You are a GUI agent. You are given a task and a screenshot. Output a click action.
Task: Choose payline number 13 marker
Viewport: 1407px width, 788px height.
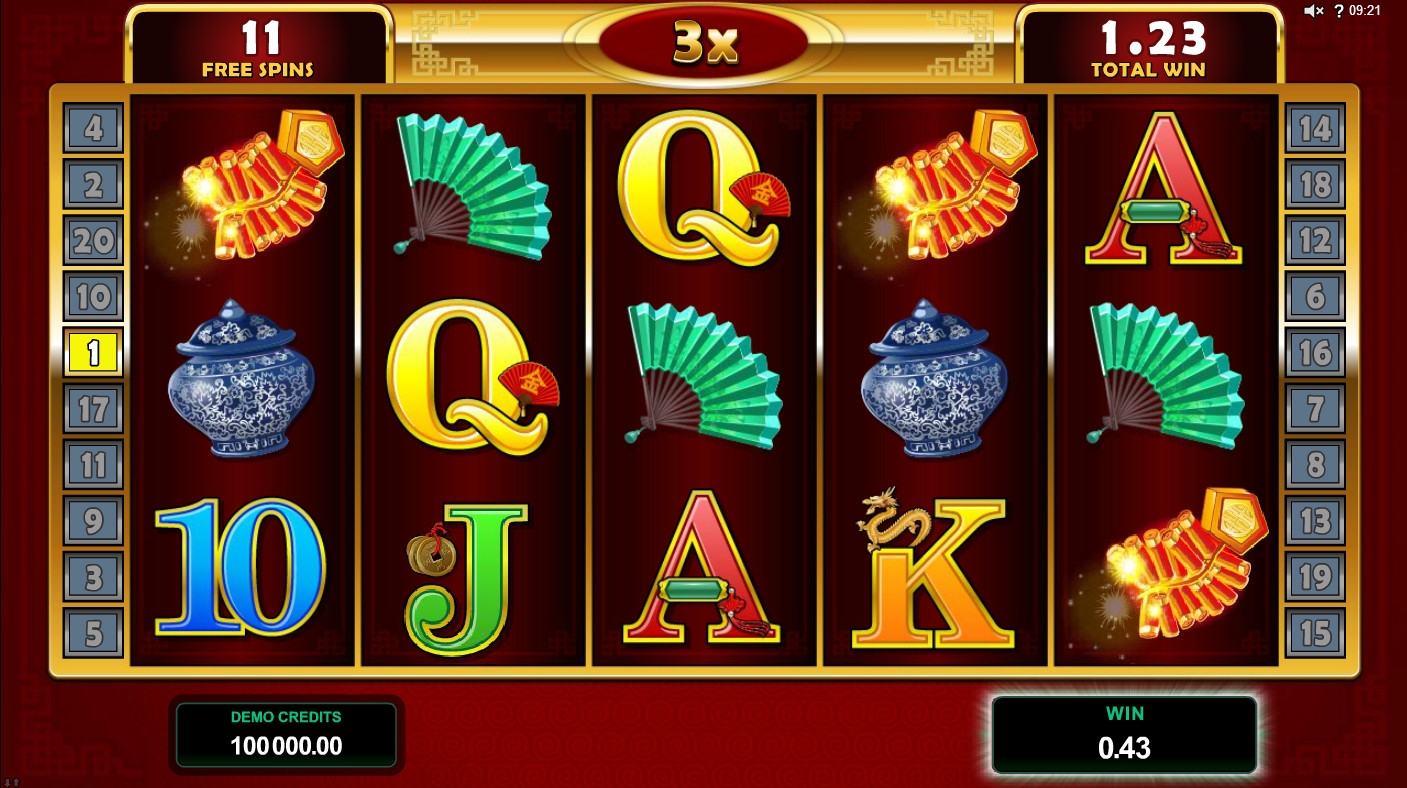tap(1315, 521)
